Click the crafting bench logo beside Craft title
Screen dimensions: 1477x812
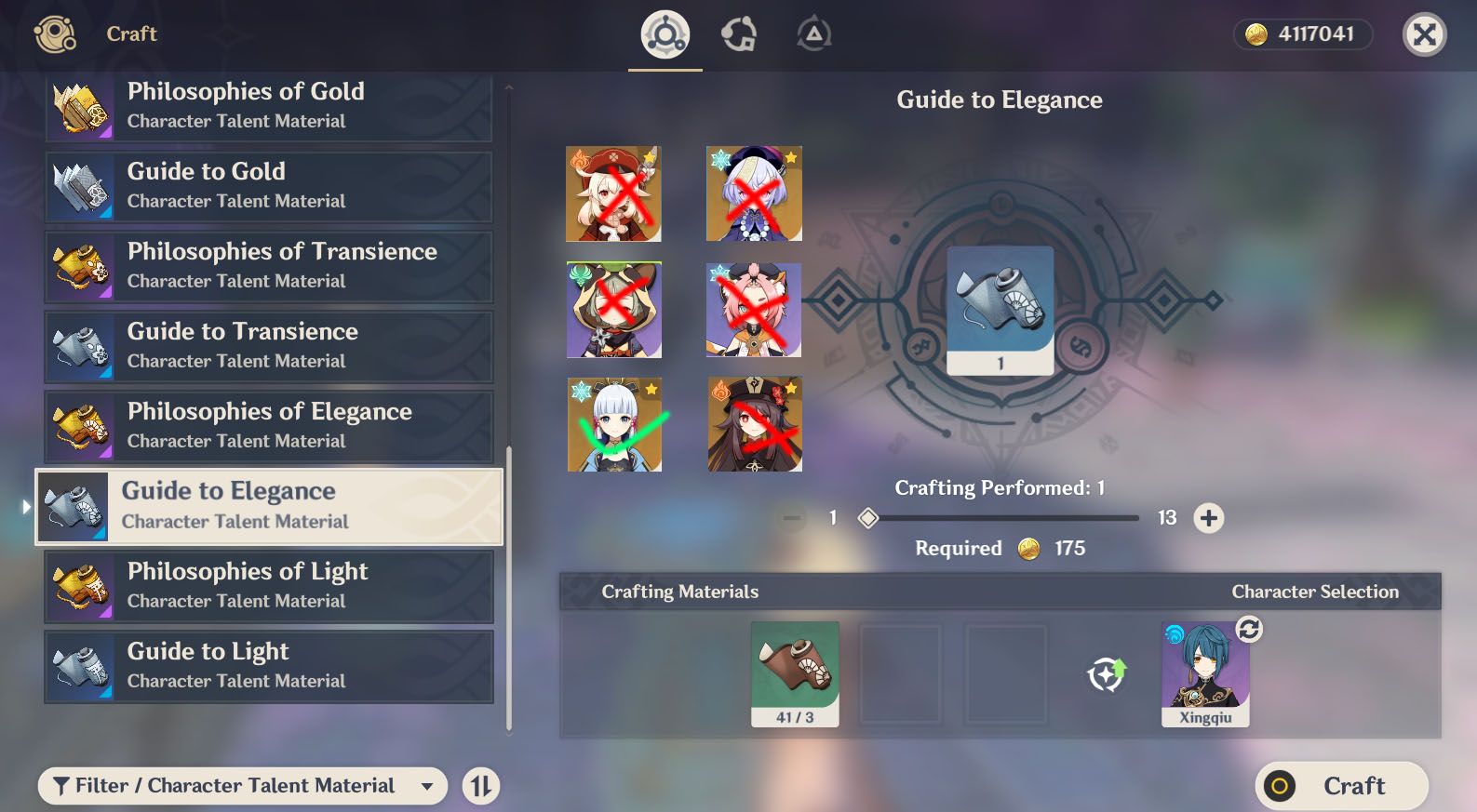coord(54,34)
